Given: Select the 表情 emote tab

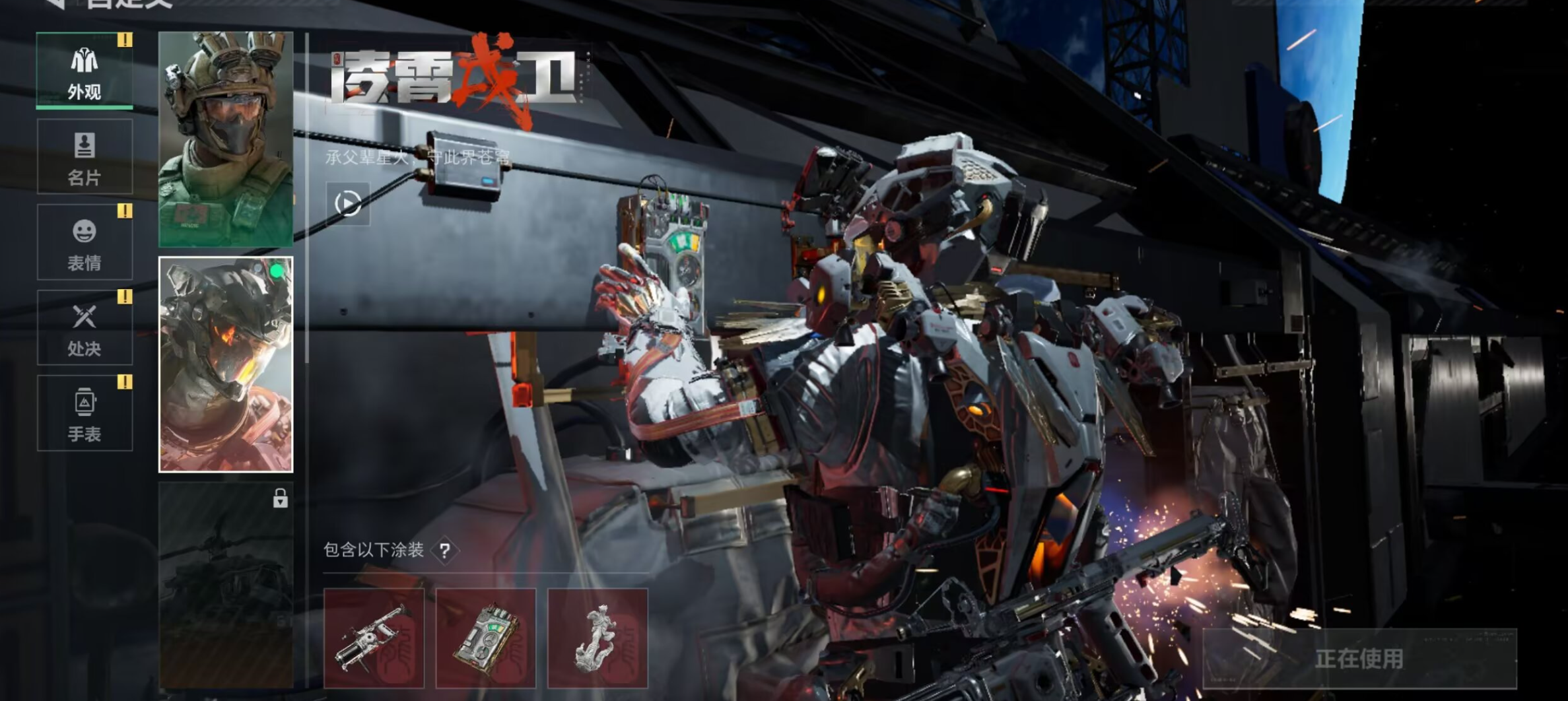Looking at the screenshot, I should [85, 242].
